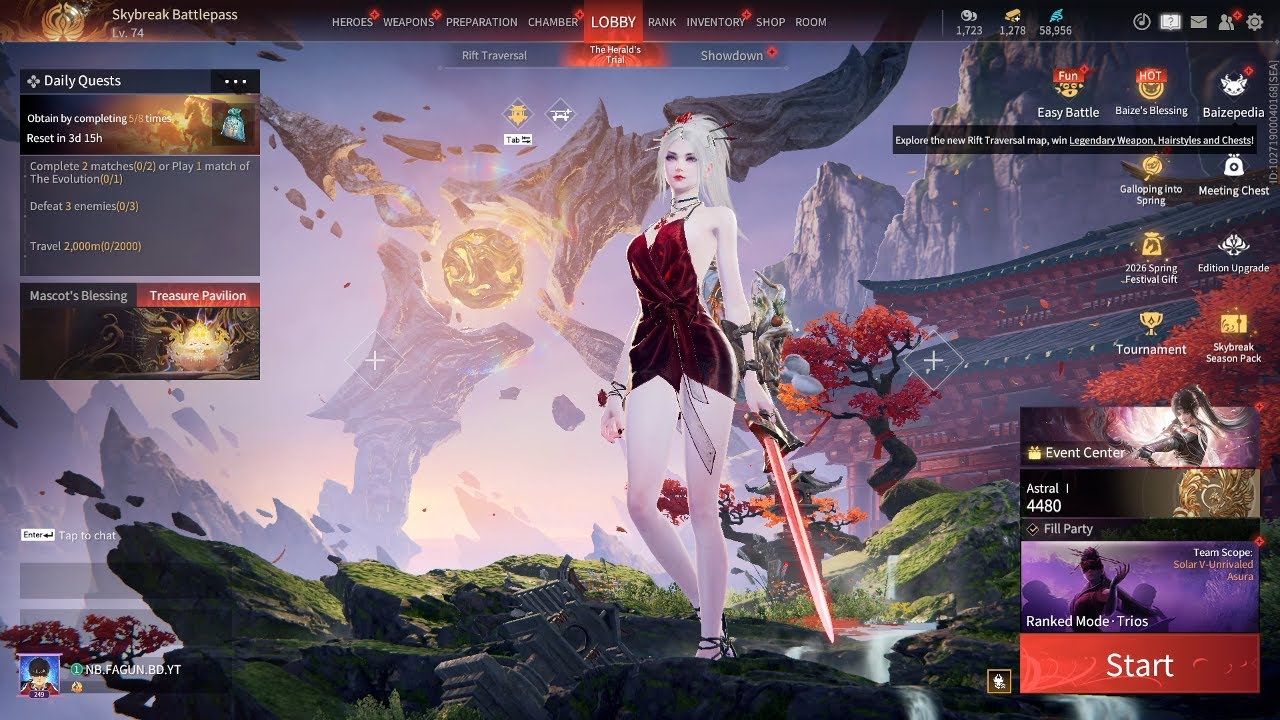
Task: Open the Inventory menu
Action: tap(715, 22)
